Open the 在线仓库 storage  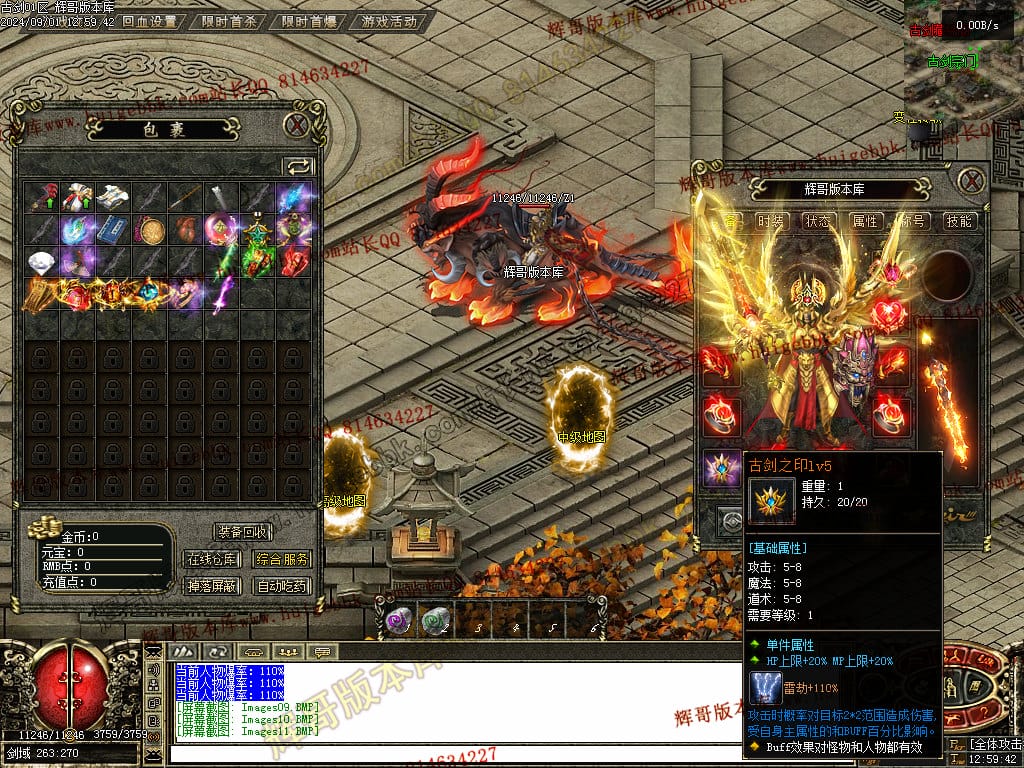coord(212,559)
